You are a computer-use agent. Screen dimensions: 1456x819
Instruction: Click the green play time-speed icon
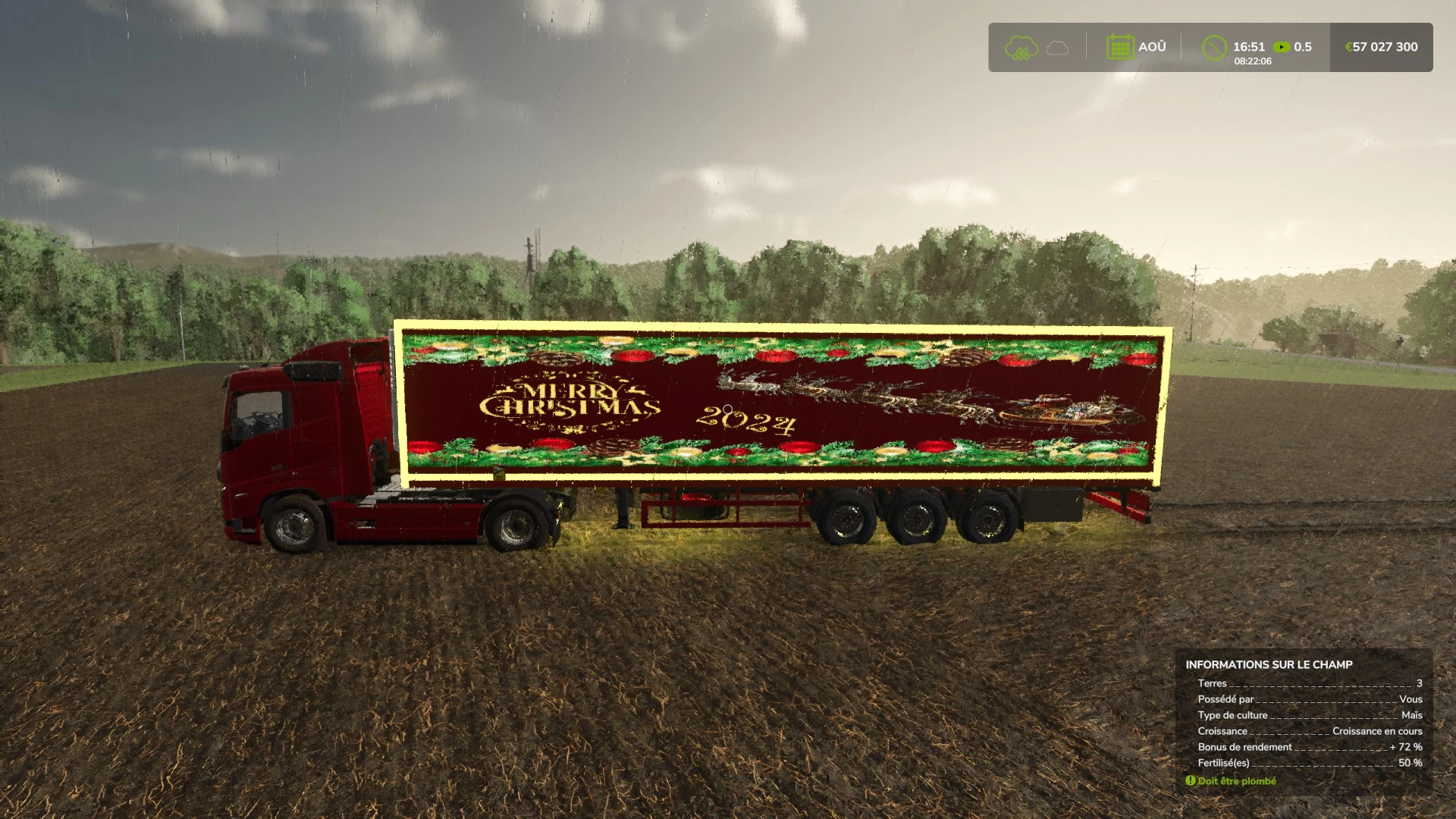(x=1282, y=46)
